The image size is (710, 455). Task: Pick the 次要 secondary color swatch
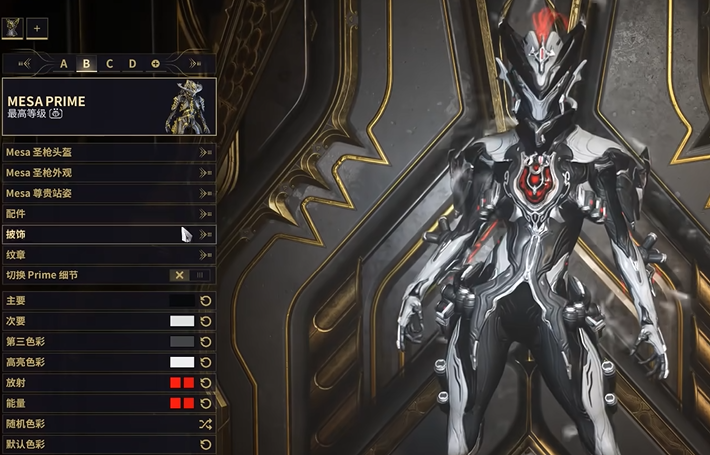click(182, 321)
